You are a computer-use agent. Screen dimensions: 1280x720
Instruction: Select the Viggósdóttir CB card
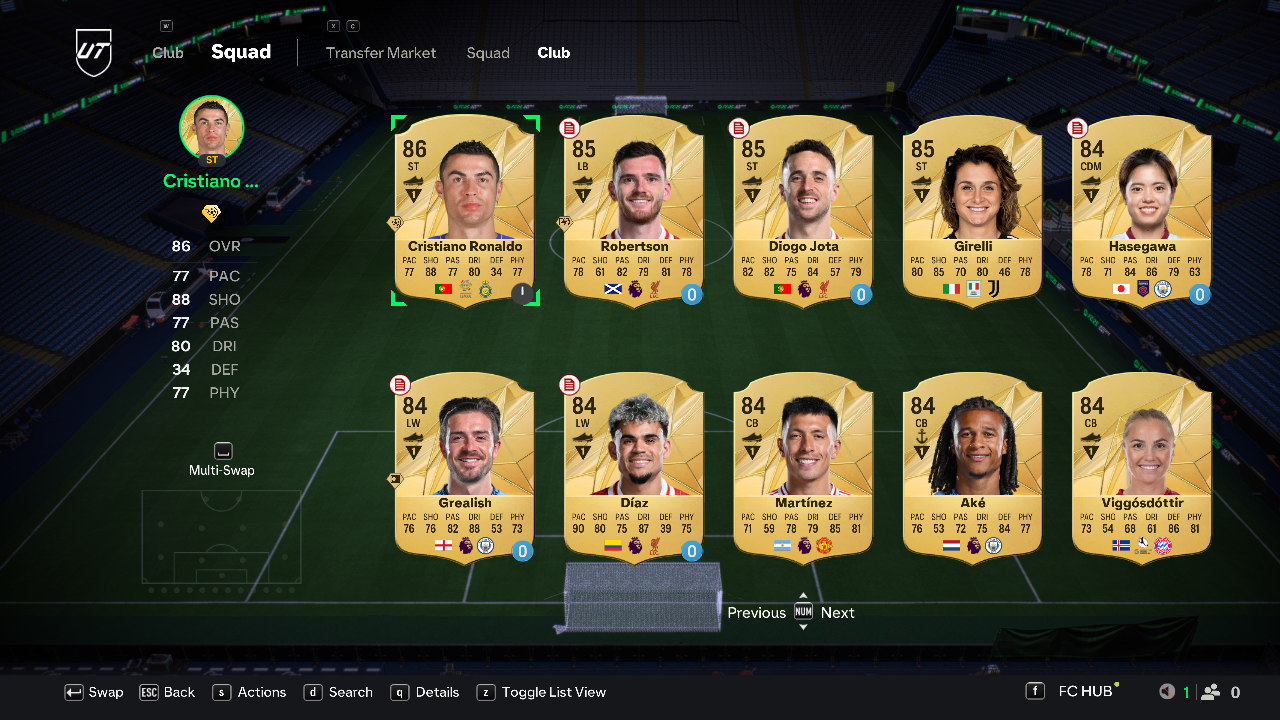point(1141,467)
